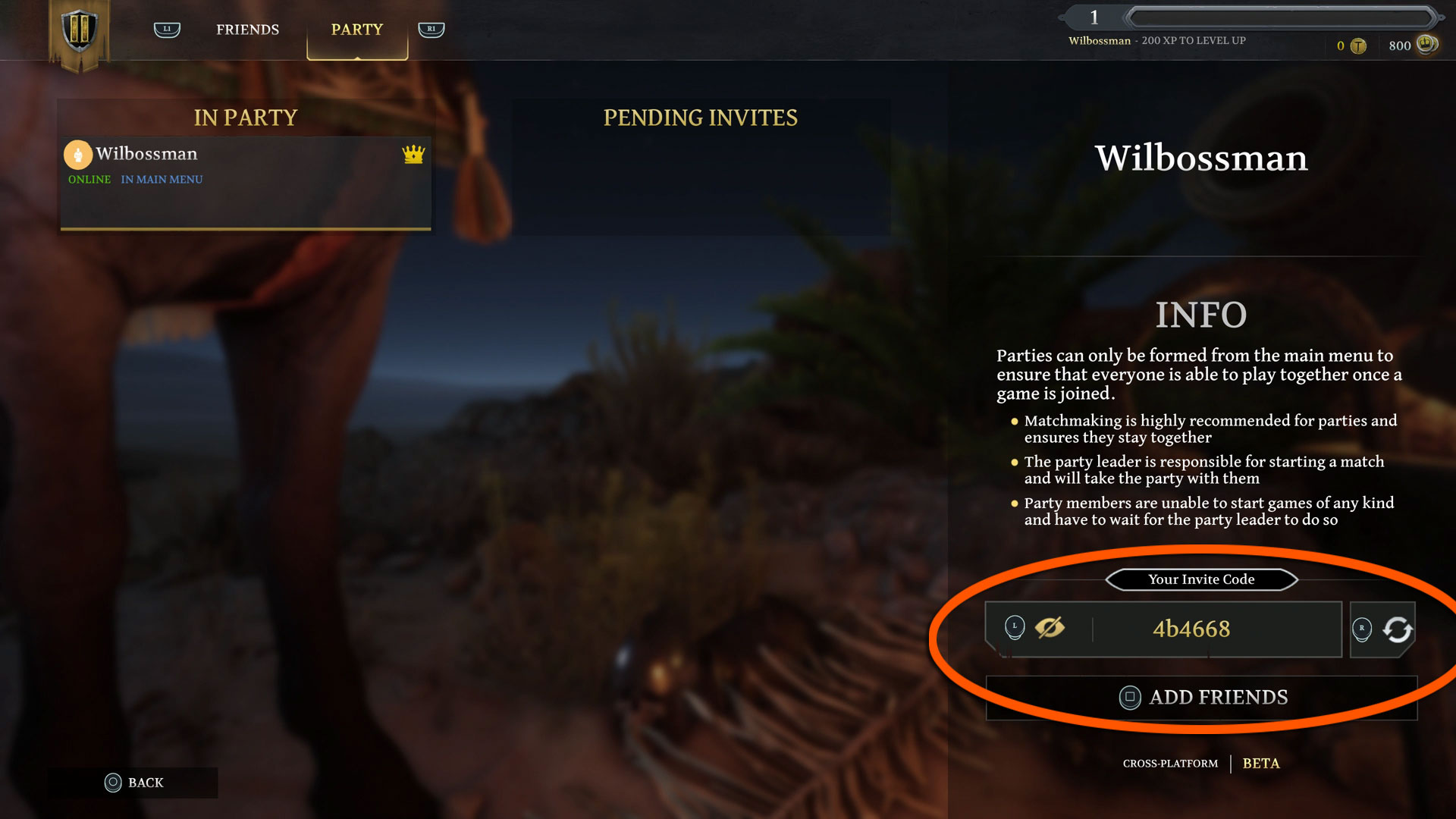Select the invite code 4b4668 field
1456x819 pixels.
(x=1191, y=629)
